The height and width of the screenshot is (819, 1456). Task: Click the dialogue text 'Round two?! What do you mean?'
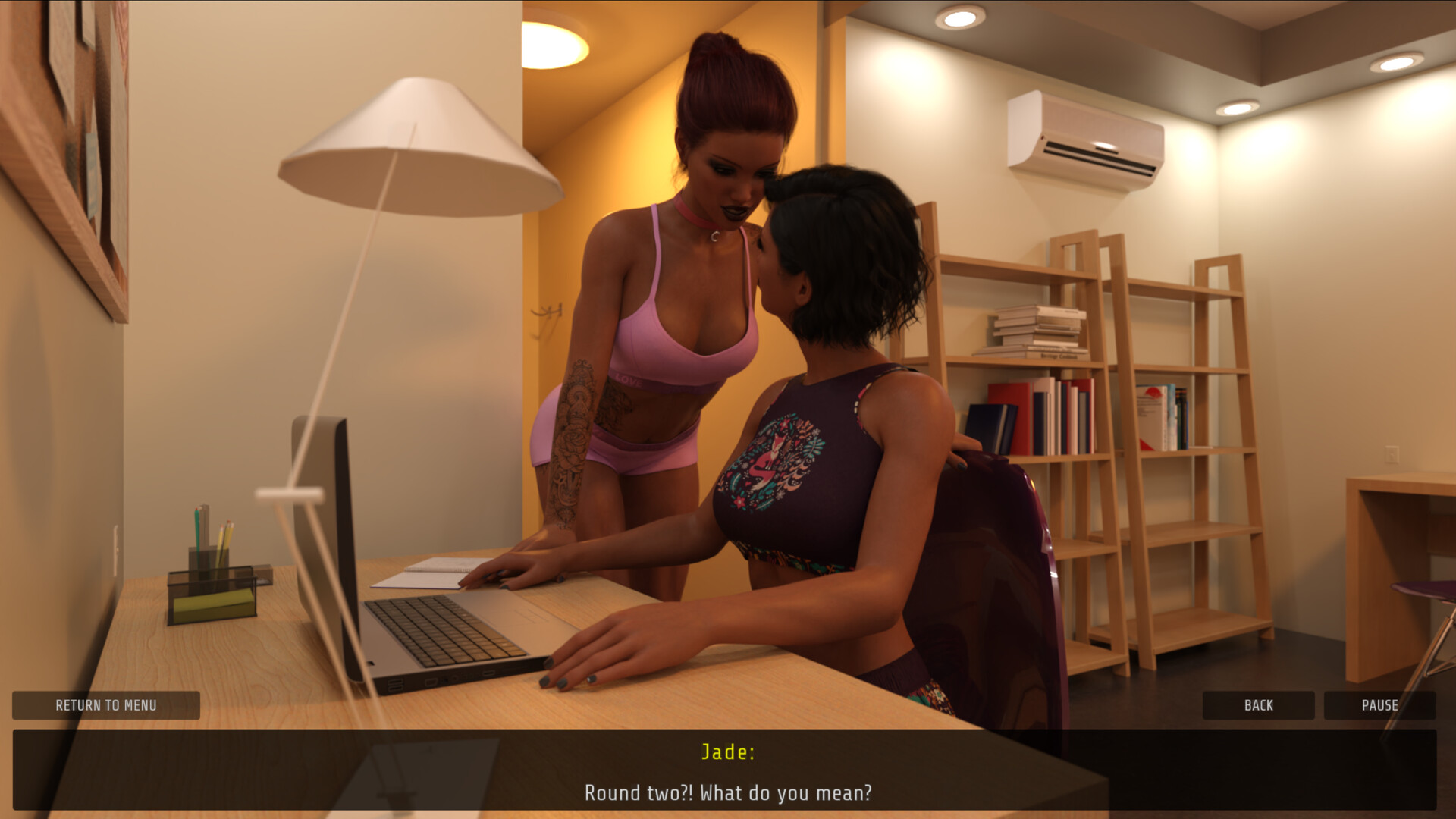click(x=726, y=794)
